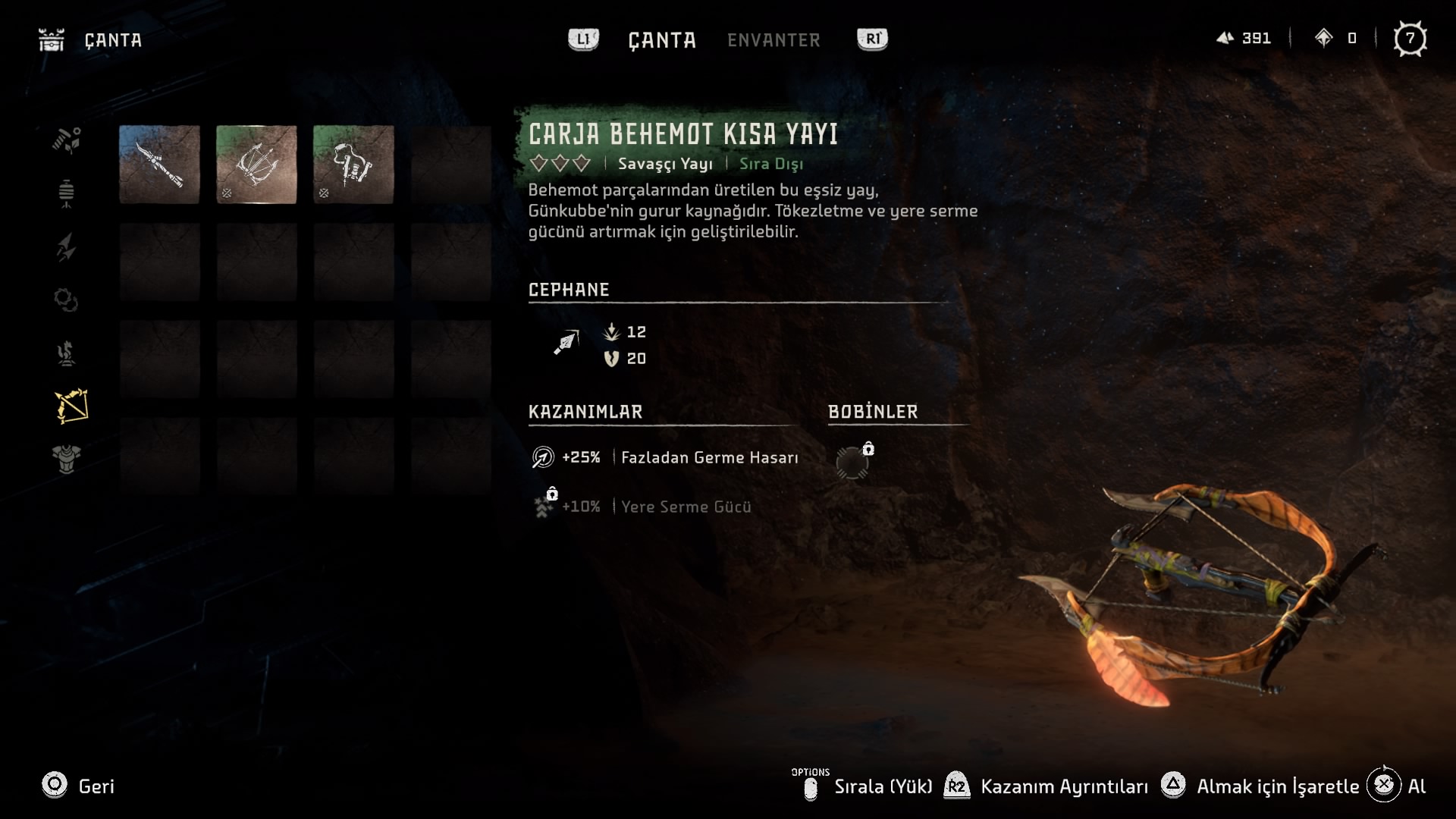This screenshot has height=819, width=1456.
Task: Select the Carja Behemot short bow slot
Action: pos(256,165)
